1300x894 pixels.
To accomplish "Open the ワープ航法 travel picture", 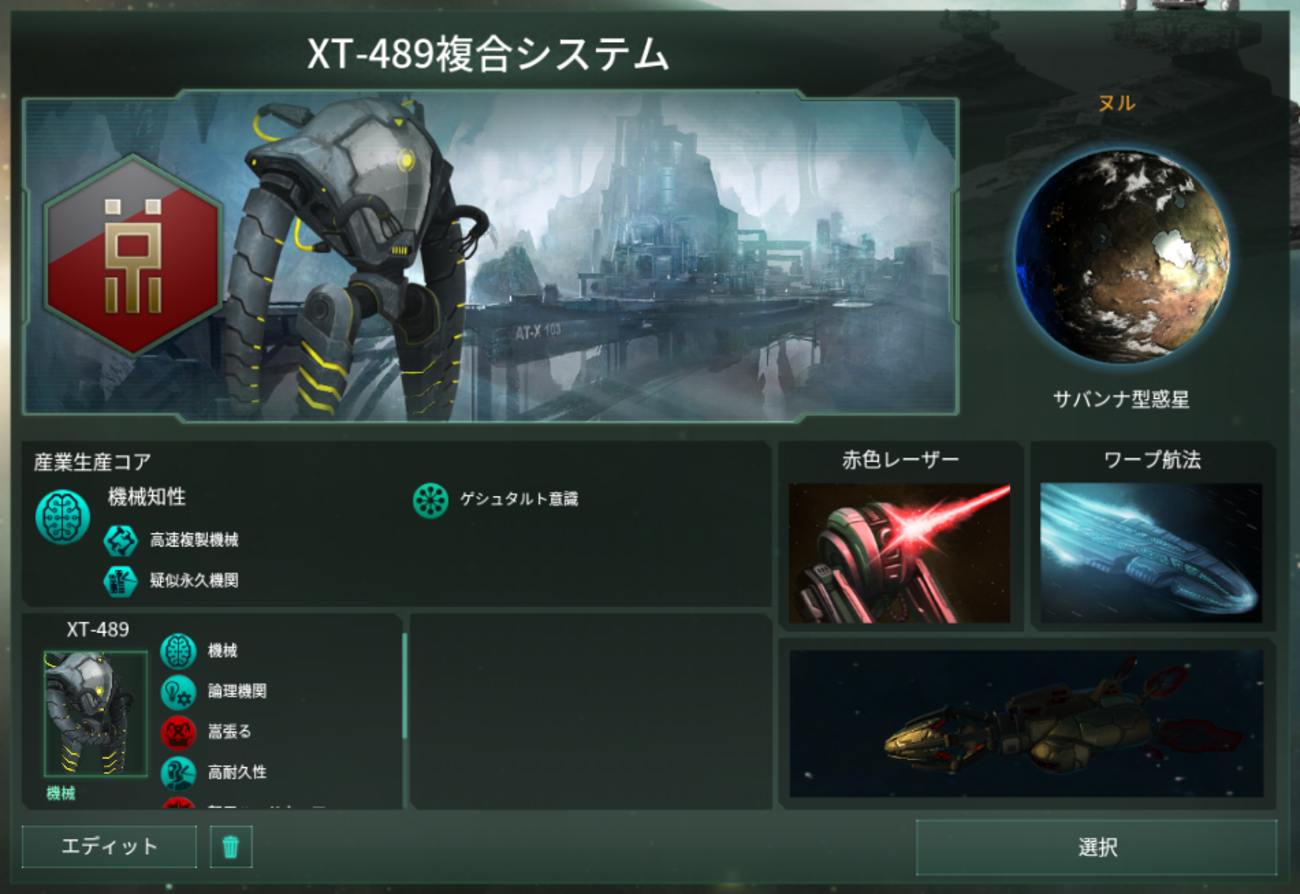I will click(x=1151, y=553).
